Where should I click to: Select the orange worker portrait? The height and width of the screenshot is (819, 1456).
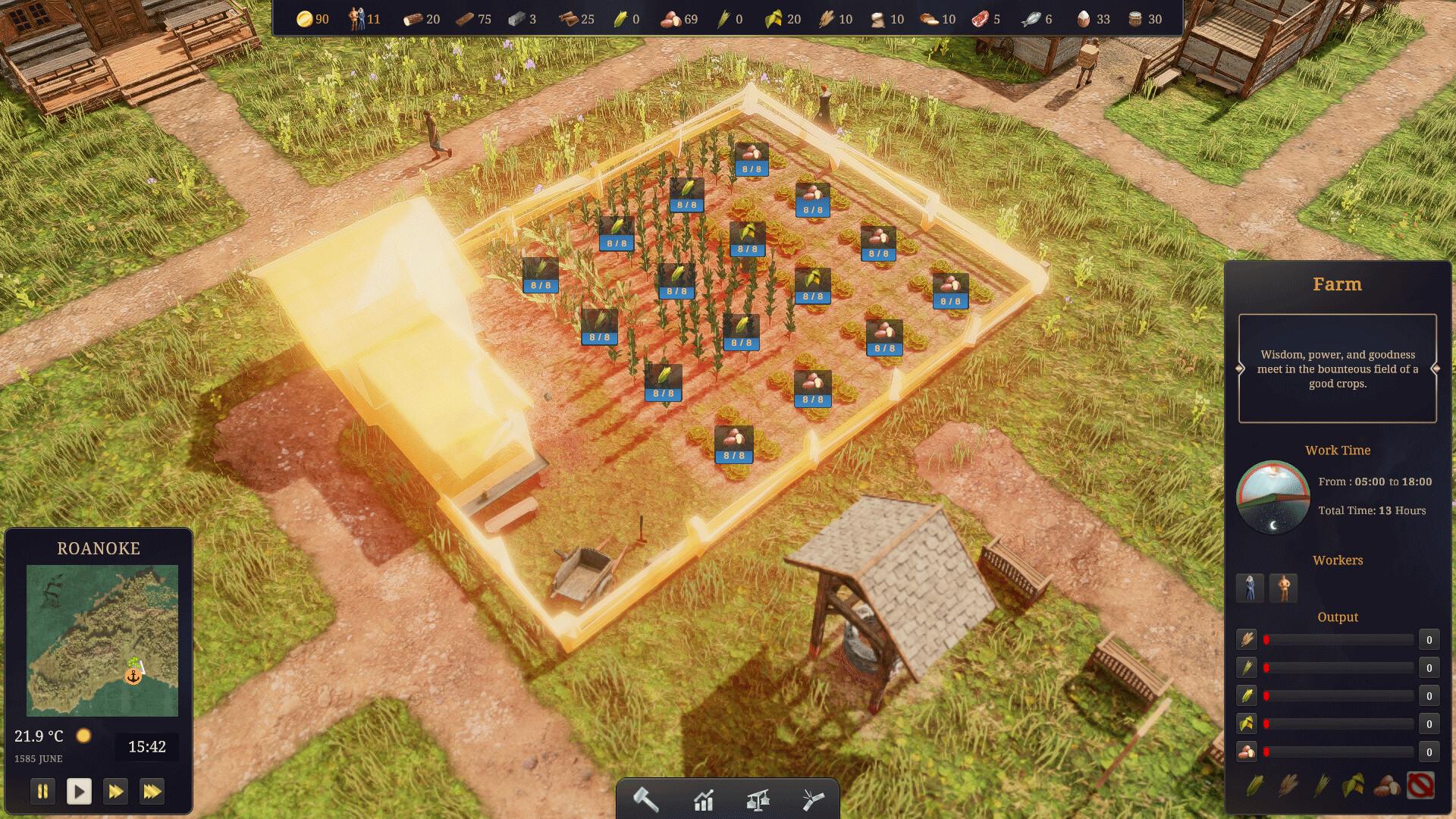tap(1283, 588)
